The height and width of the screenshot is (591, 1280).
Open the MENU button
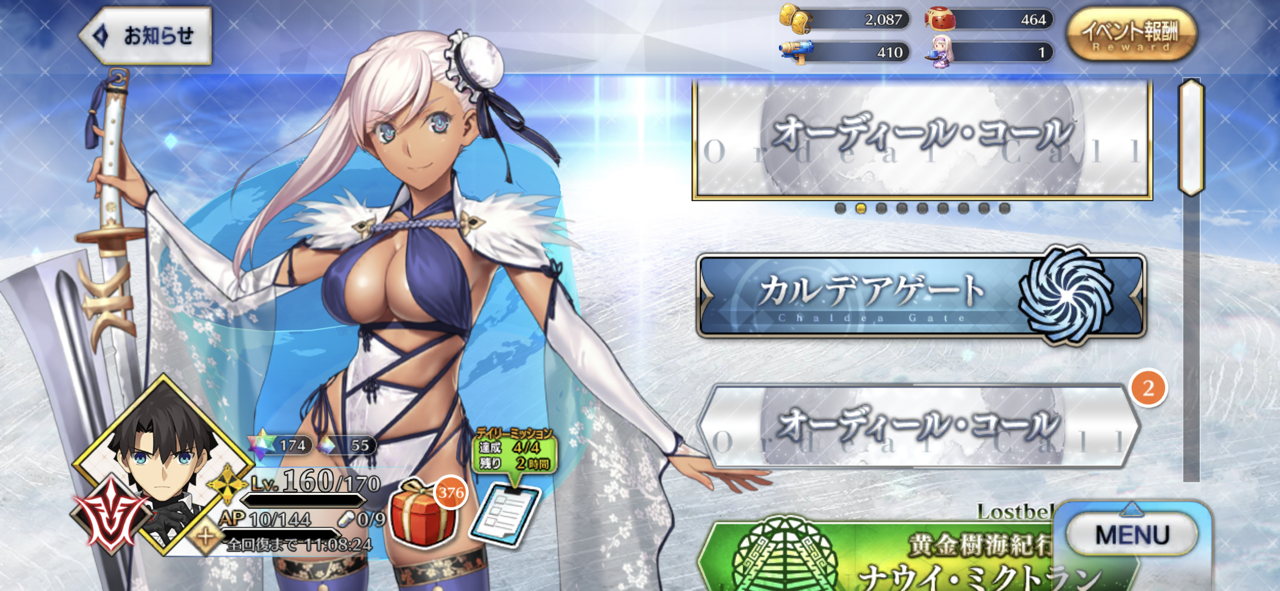click(x=1132, y=535)
